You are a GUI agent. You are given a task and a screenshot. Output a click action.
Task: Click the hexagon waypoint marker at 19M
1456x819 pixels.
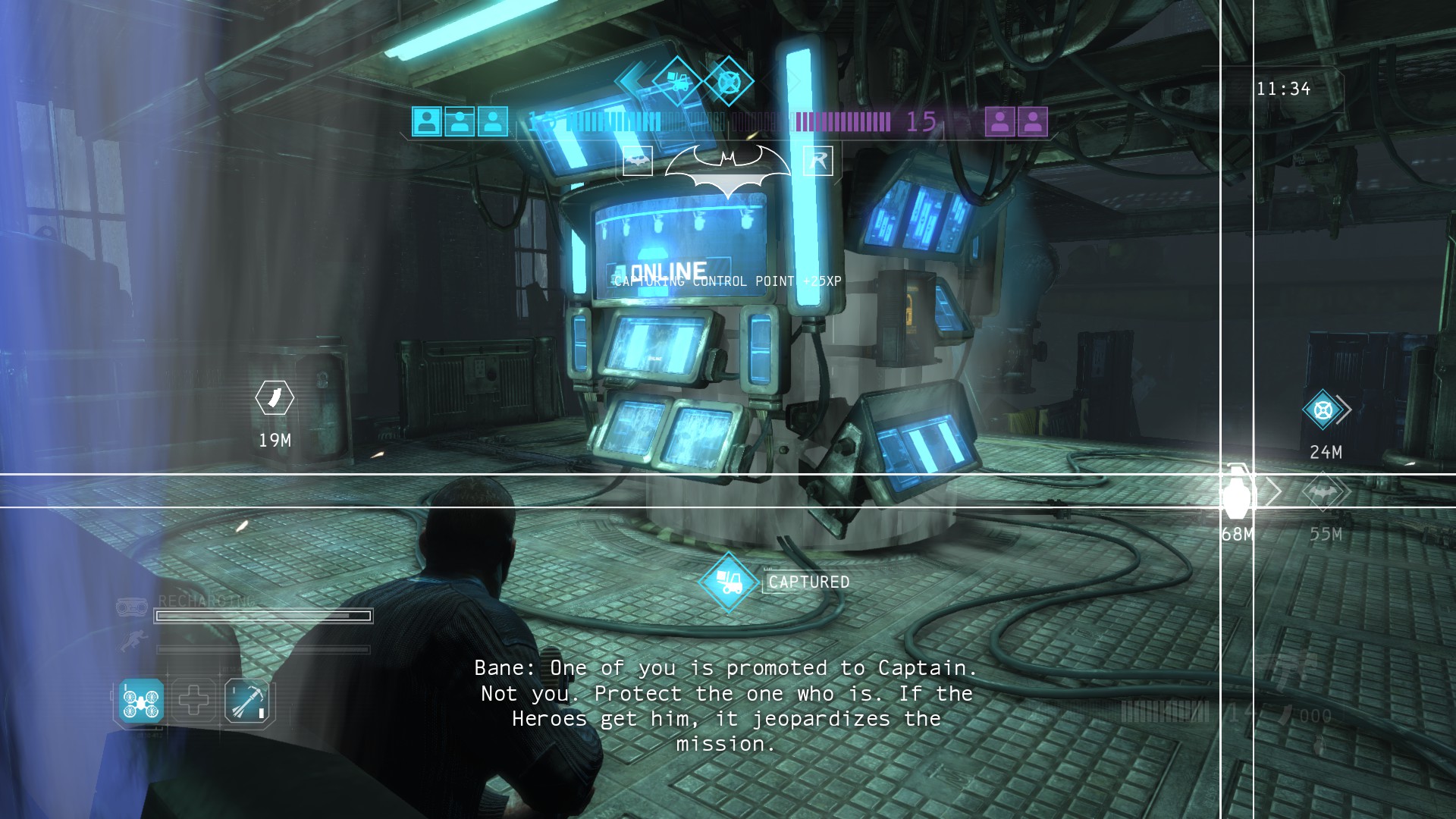[275, 397]
